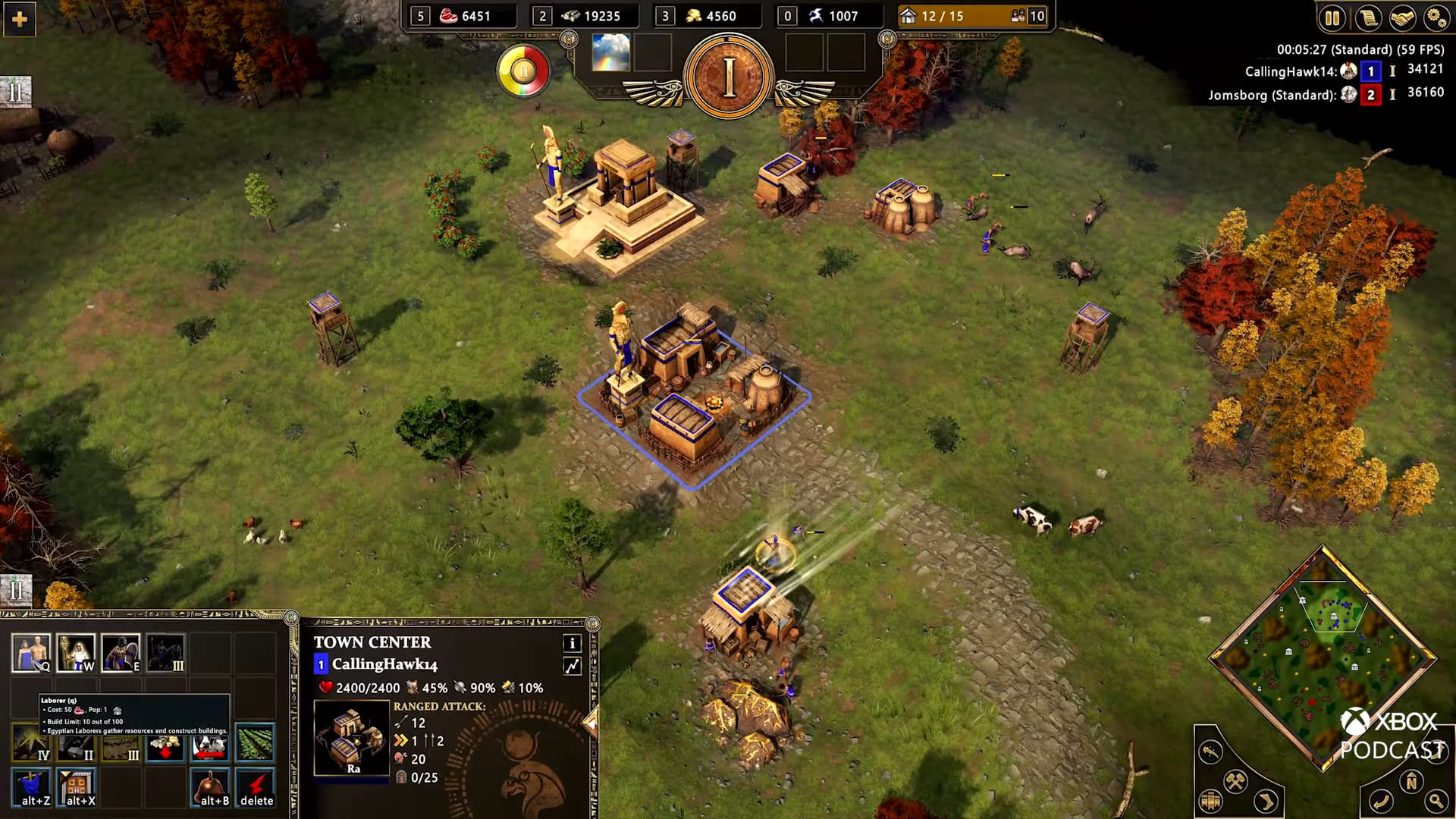This screenshot has width=1456, height=819.
Task: Delete the selected Town Center
Action: pyautogui.click(x=256, y=787)
